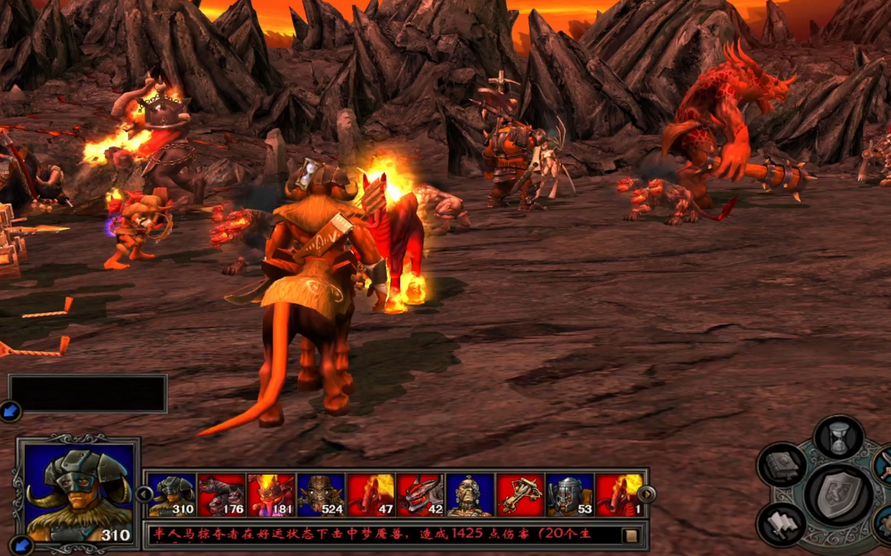
Task: Select the turn-bar unit with count 42
Action: [x=421, y=494]
